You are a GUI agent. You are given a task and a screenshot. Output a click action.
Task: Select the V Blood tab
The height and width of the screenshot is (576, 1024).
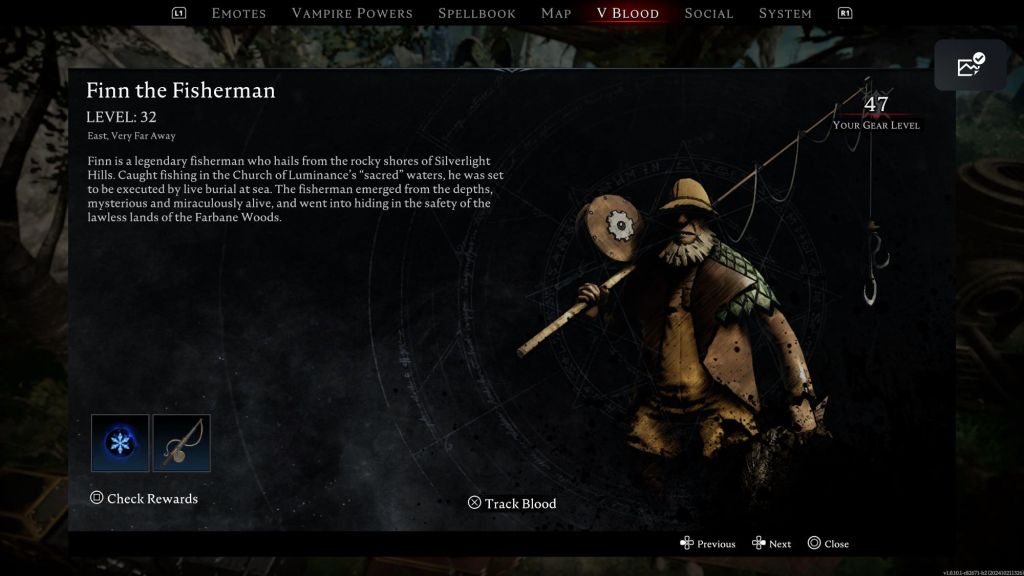click(627, 13)
